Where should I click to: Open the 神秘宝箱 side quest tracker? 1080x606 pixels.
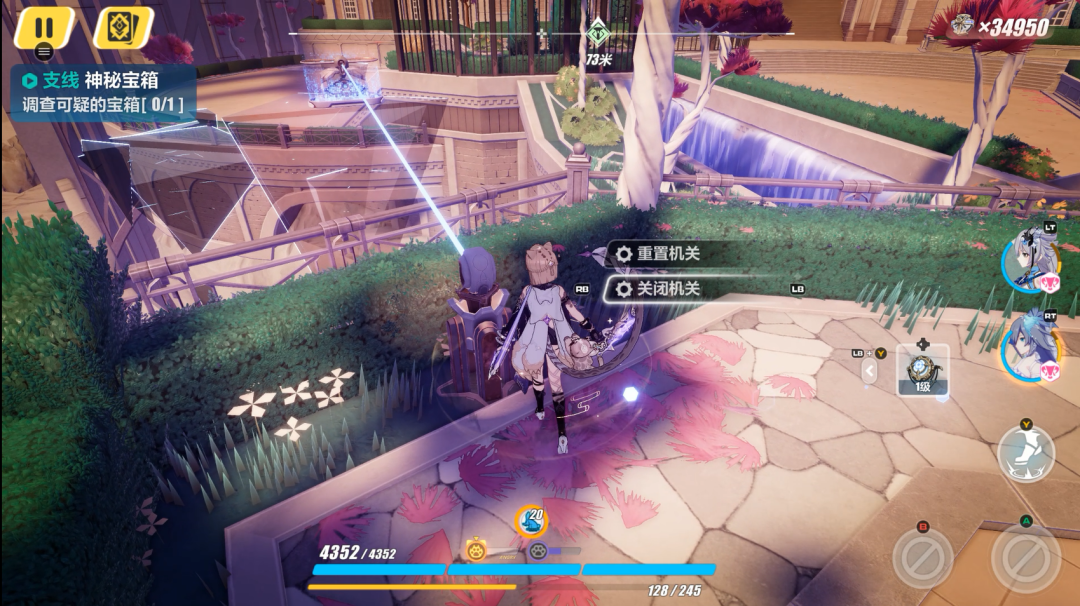click(x=102, y=93)
